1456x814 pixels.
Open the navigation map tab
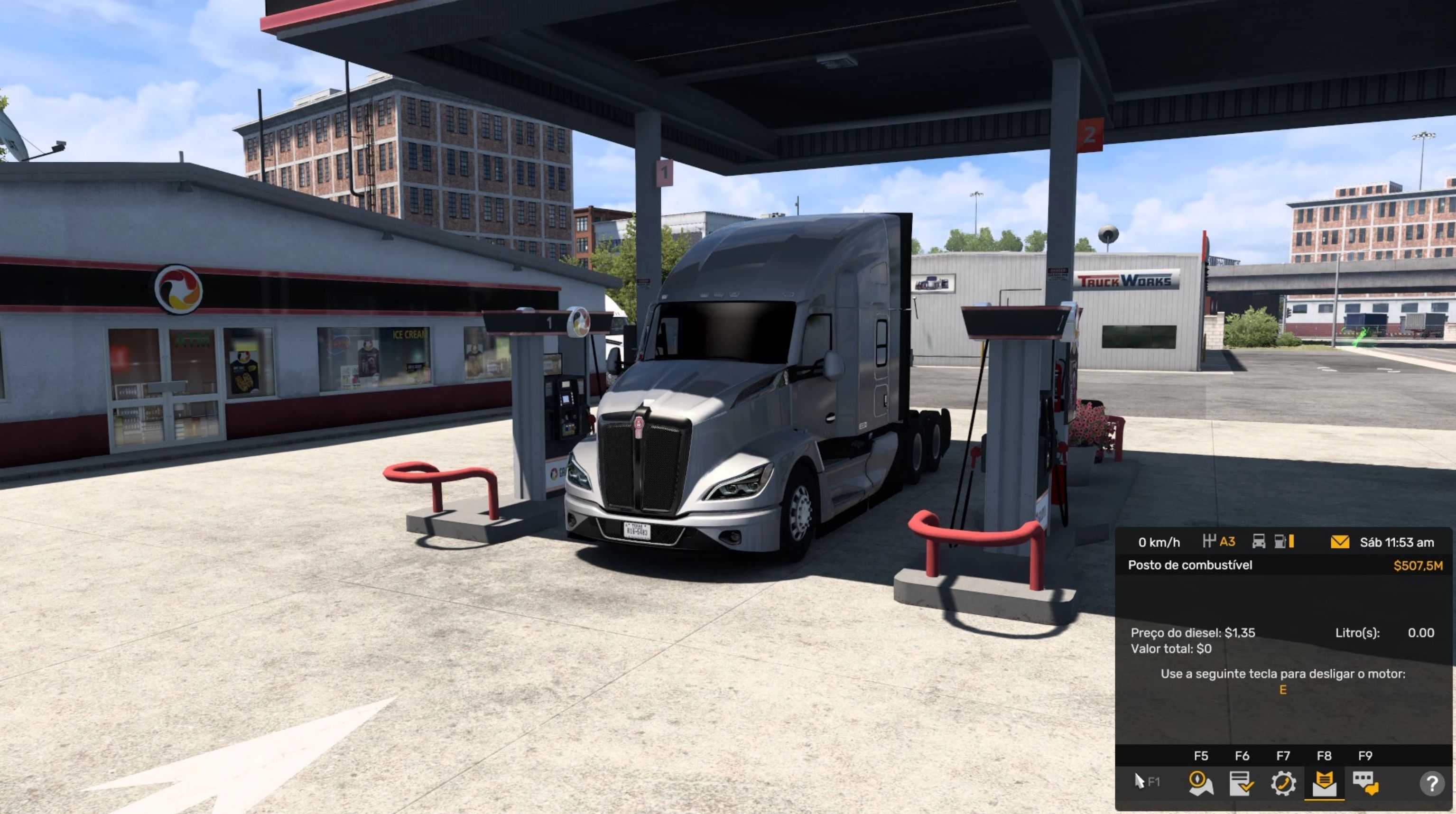[x=1200, y=783]
